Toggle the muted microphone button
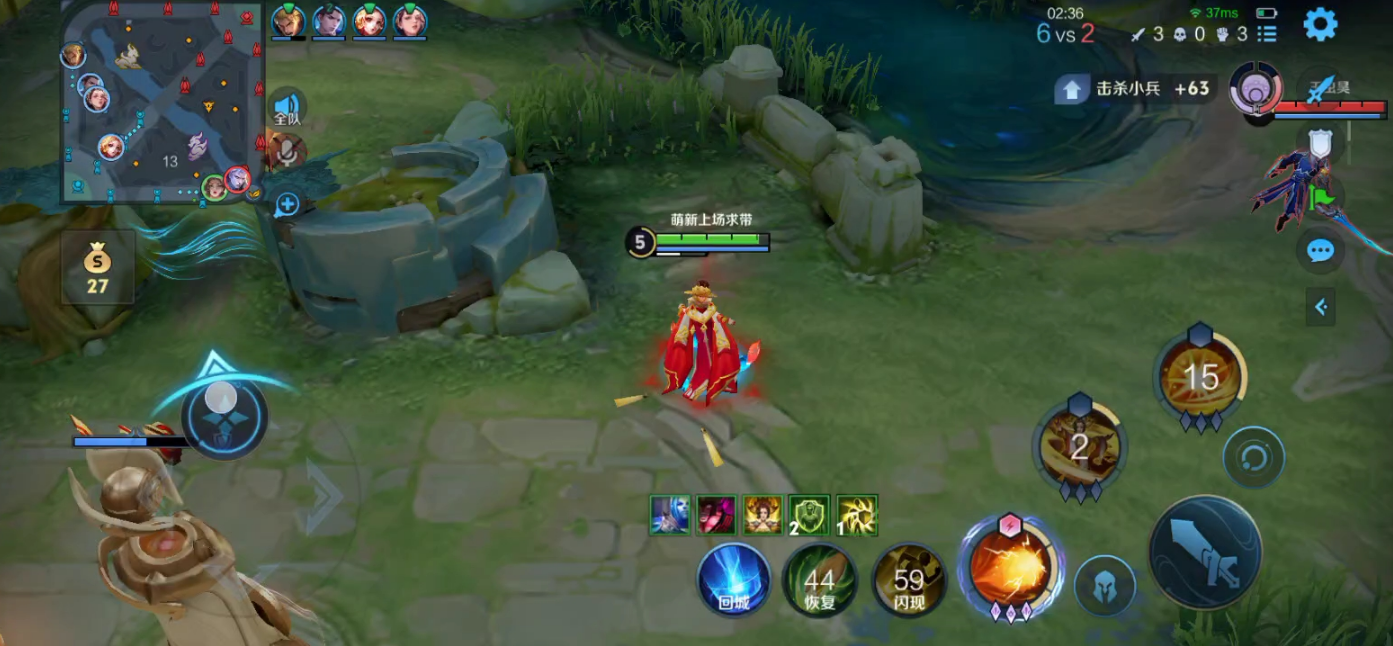The width and height of the screenshot is (1393, 646). 288,152
